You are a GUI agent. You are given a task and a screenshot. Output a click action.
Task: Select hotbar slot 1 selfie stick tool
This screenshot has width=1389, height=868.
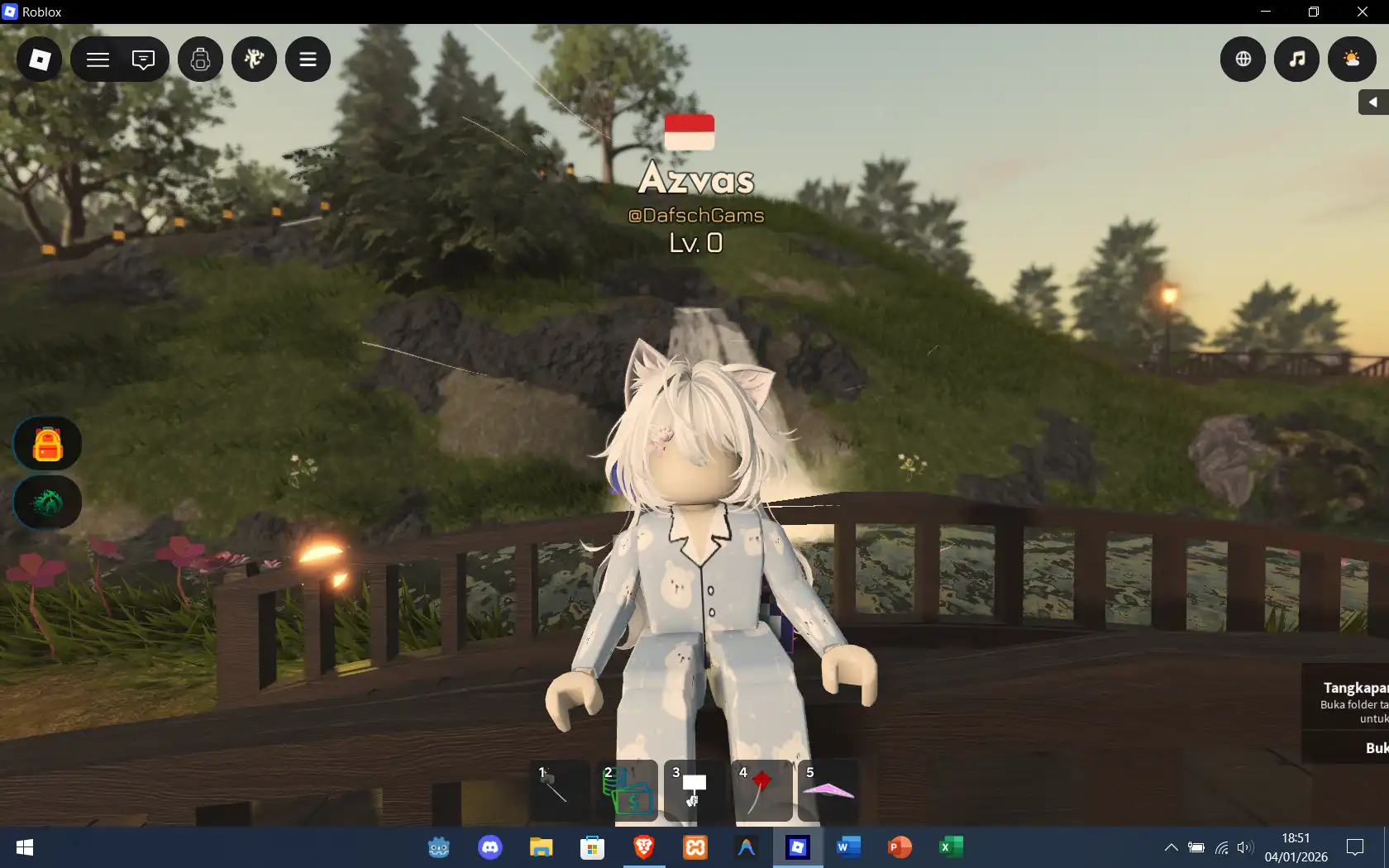[558, 791]
